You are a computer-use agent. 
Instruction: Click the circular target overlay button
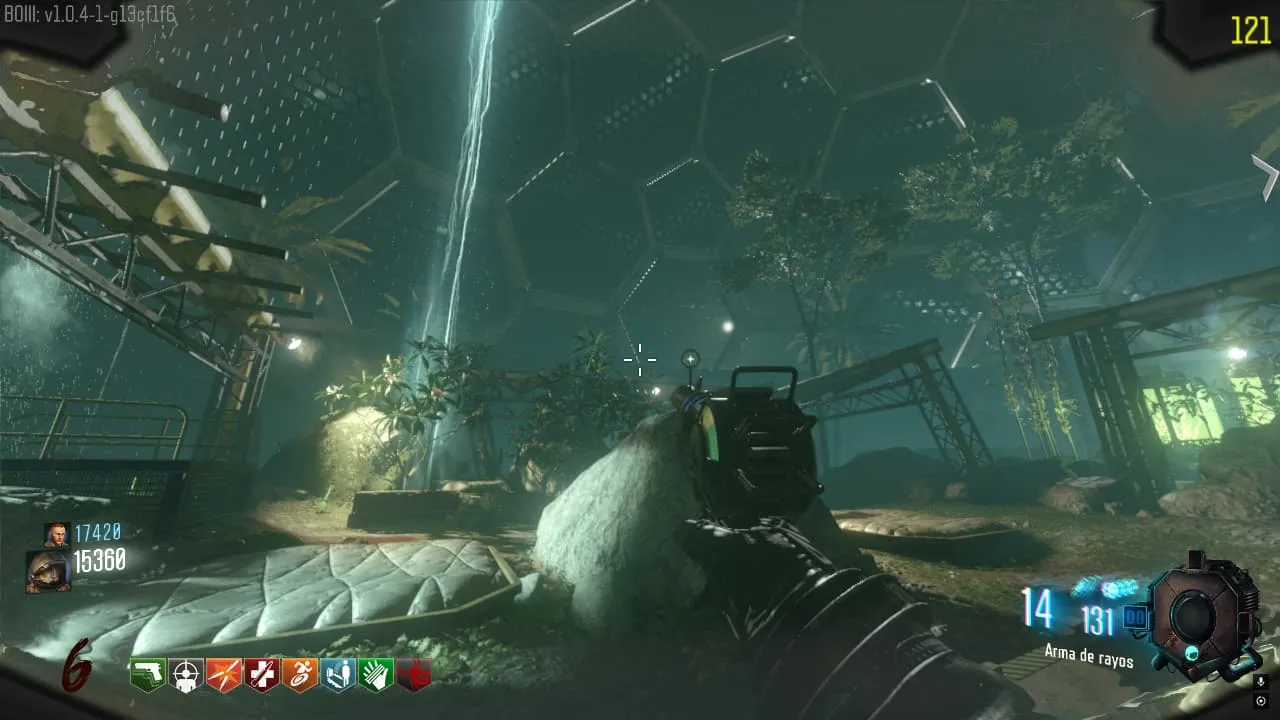[1262, 700]
